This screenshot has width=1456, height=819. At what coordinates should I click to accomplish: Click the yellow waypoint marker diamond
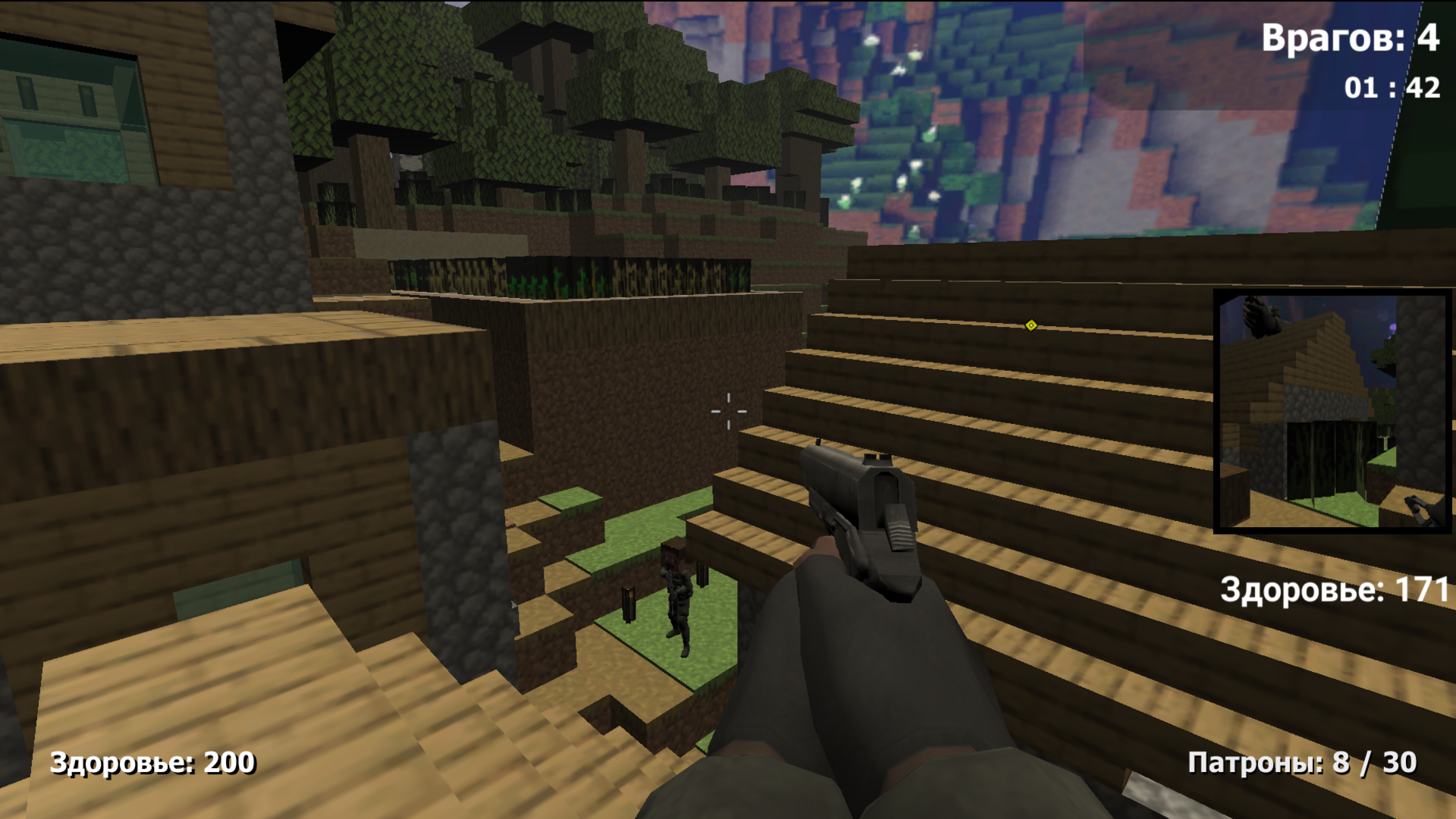pos(1030,325)
